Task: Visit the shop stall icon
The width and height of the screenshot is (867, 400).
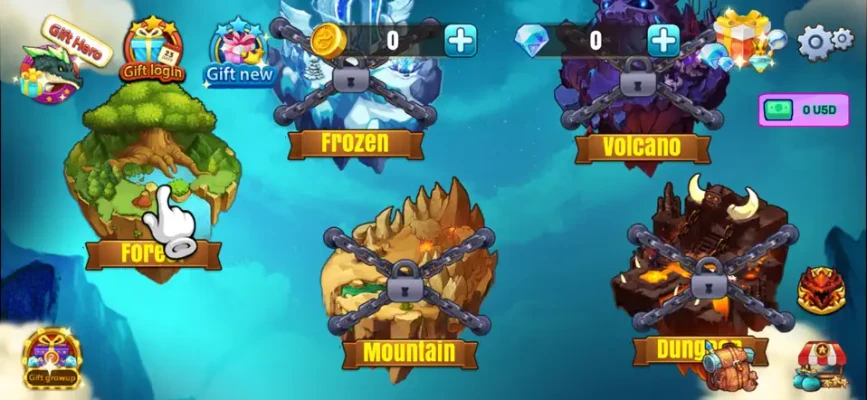Action: pos(820,364)
